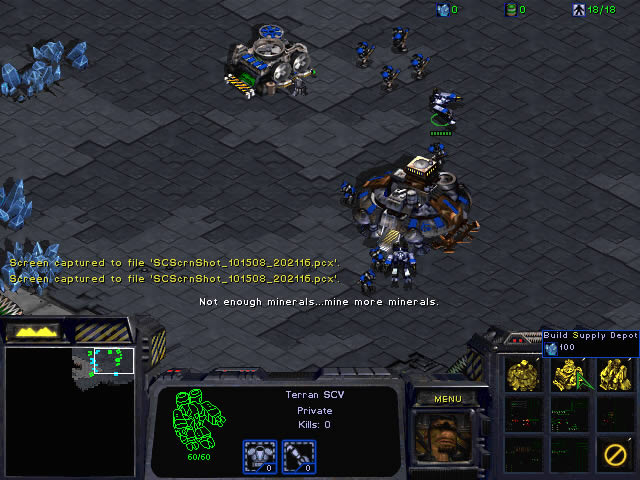This screenshot has height=480, width=640.
Task: Cancel the build menu
Action: point(613,453)
